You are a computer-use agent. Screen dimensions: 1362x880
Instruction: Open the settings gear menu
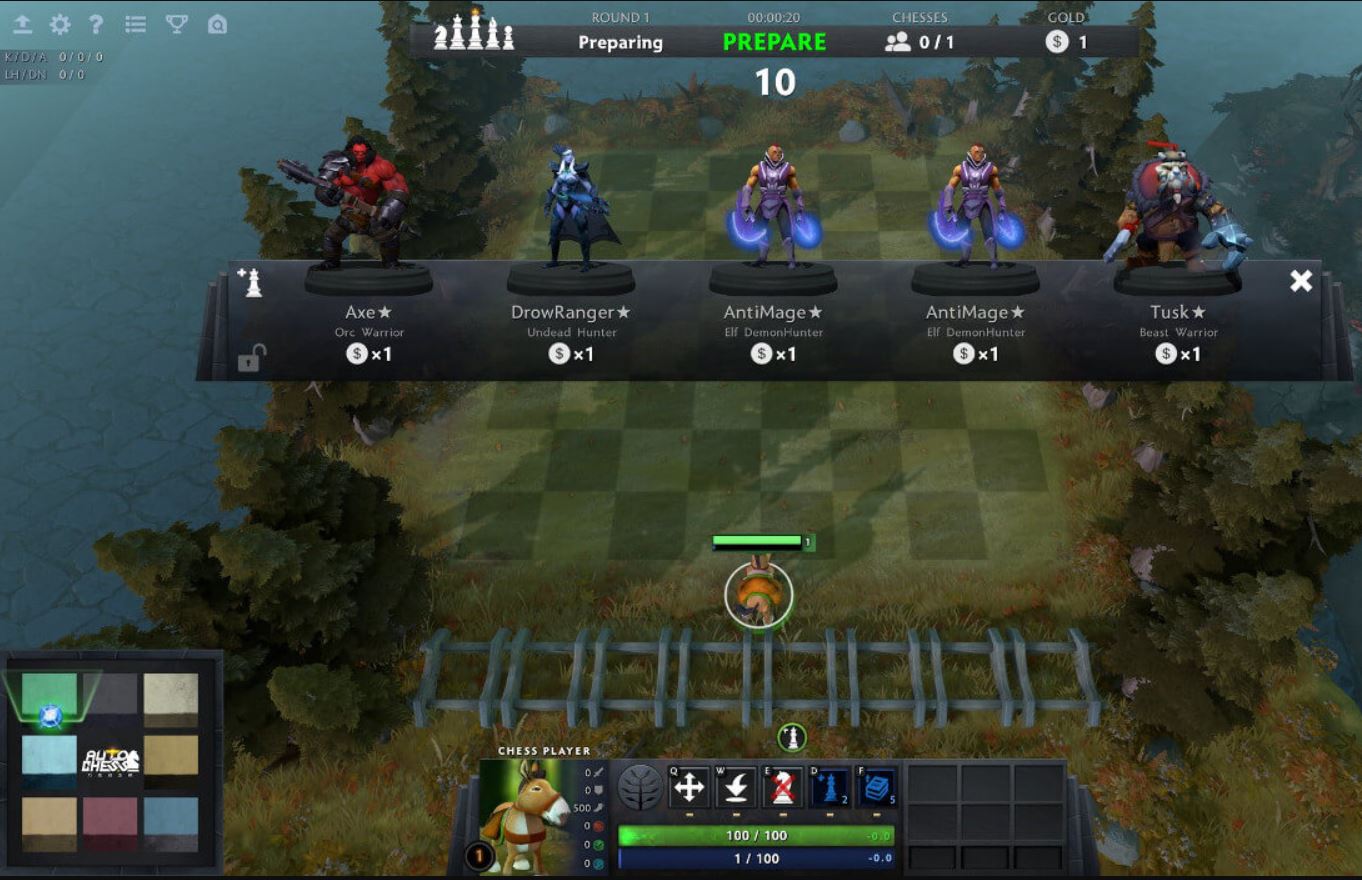pyautogui.click(x=60, y=25)
